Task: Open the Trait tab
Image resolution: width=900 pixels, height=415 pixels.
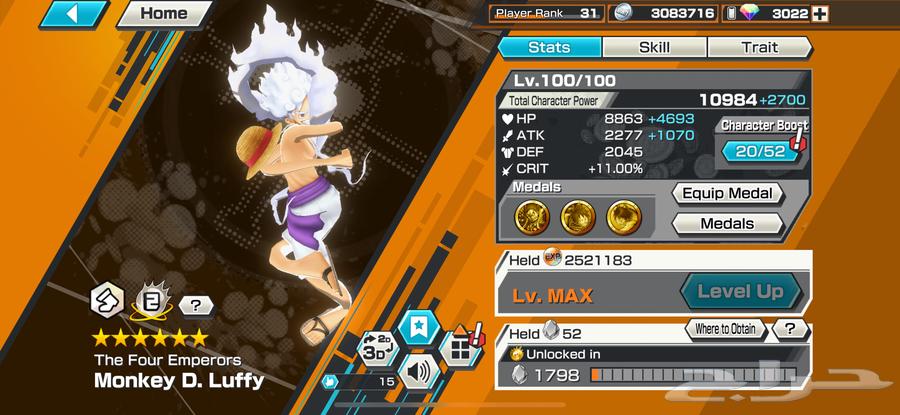Action: click(x=759, y=47)
